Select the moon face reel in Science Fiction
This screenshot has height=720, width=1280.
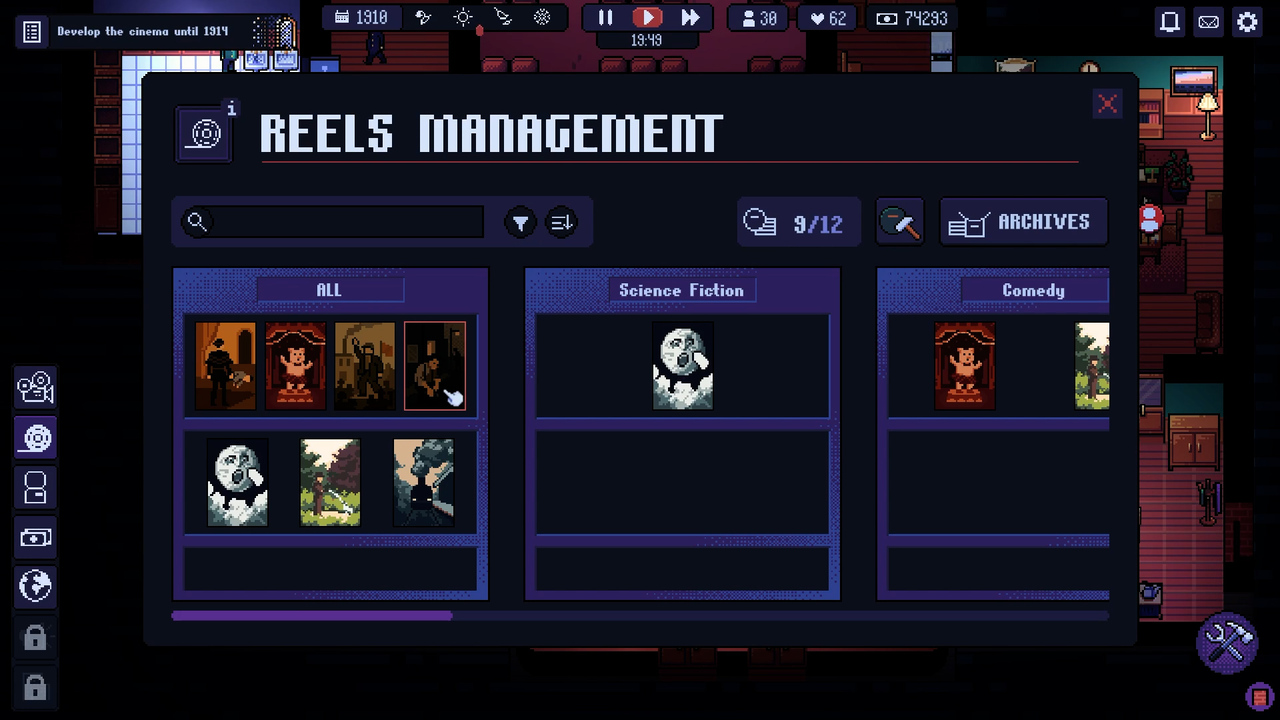pyautogui.click(x=683, y=365)
